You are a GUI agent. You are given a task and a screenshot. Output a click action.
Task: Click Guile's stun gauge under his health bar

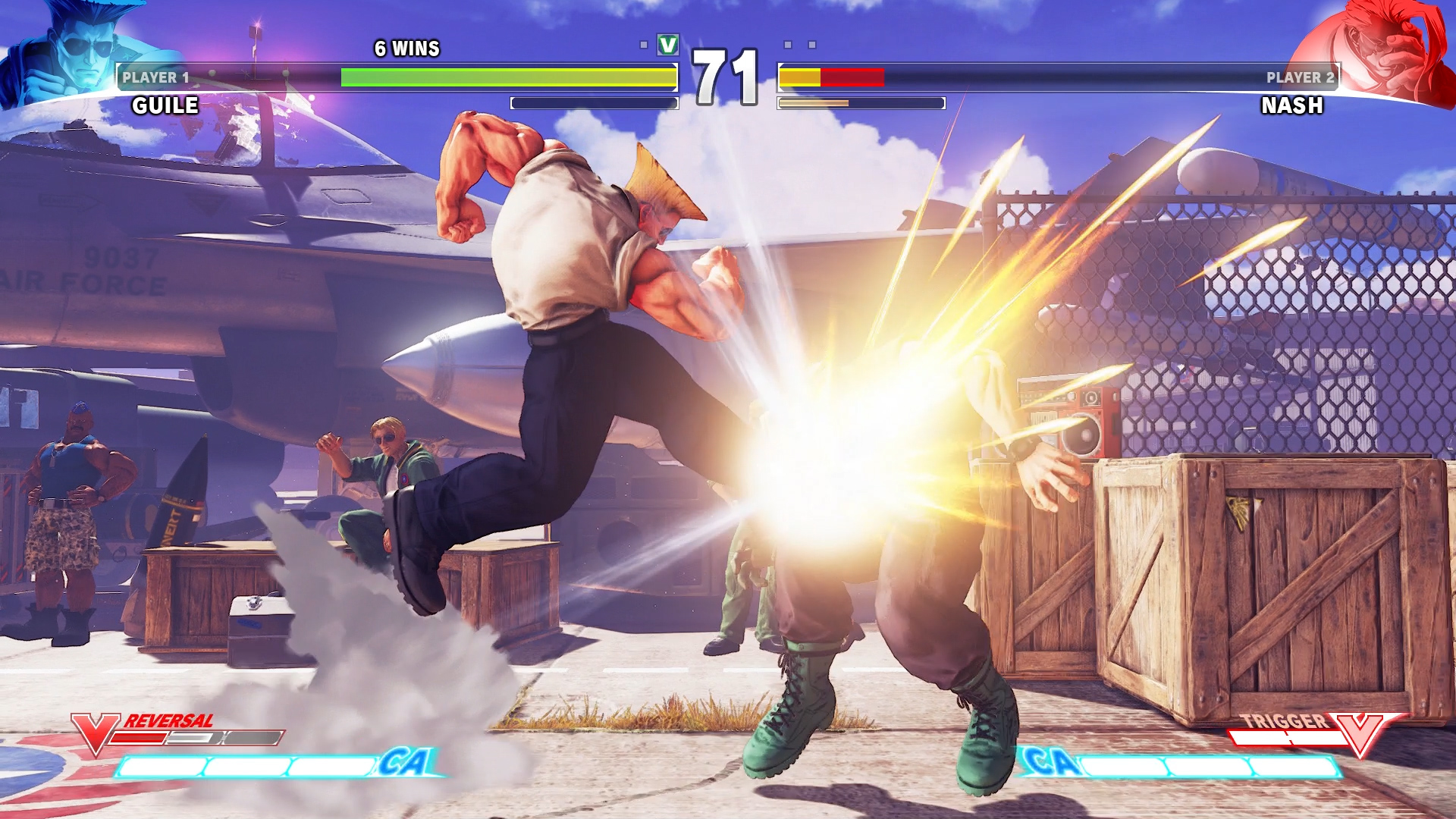pos(594,101)
